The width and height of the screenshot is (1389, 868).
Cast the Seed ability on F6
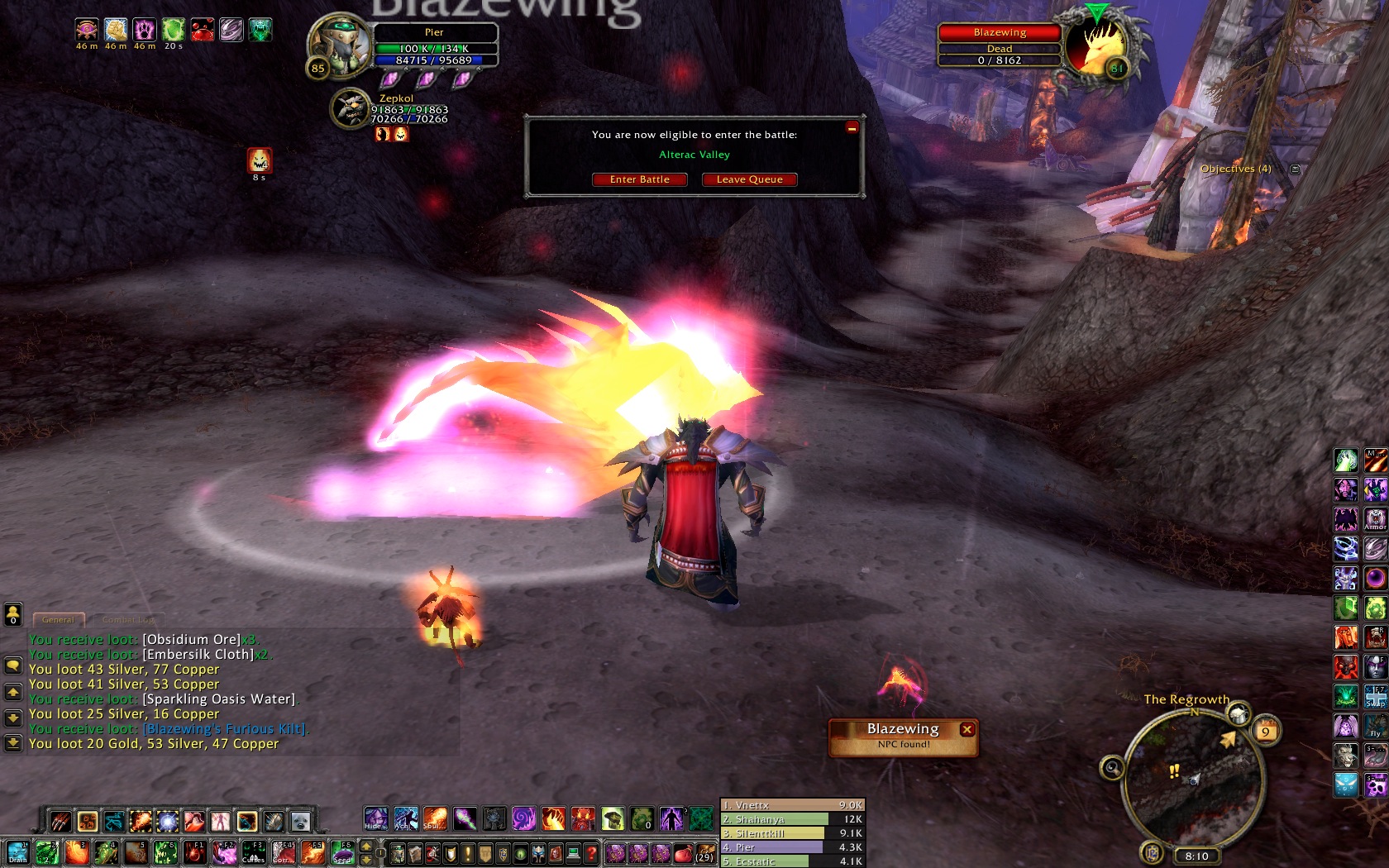[x=342, y=852]
